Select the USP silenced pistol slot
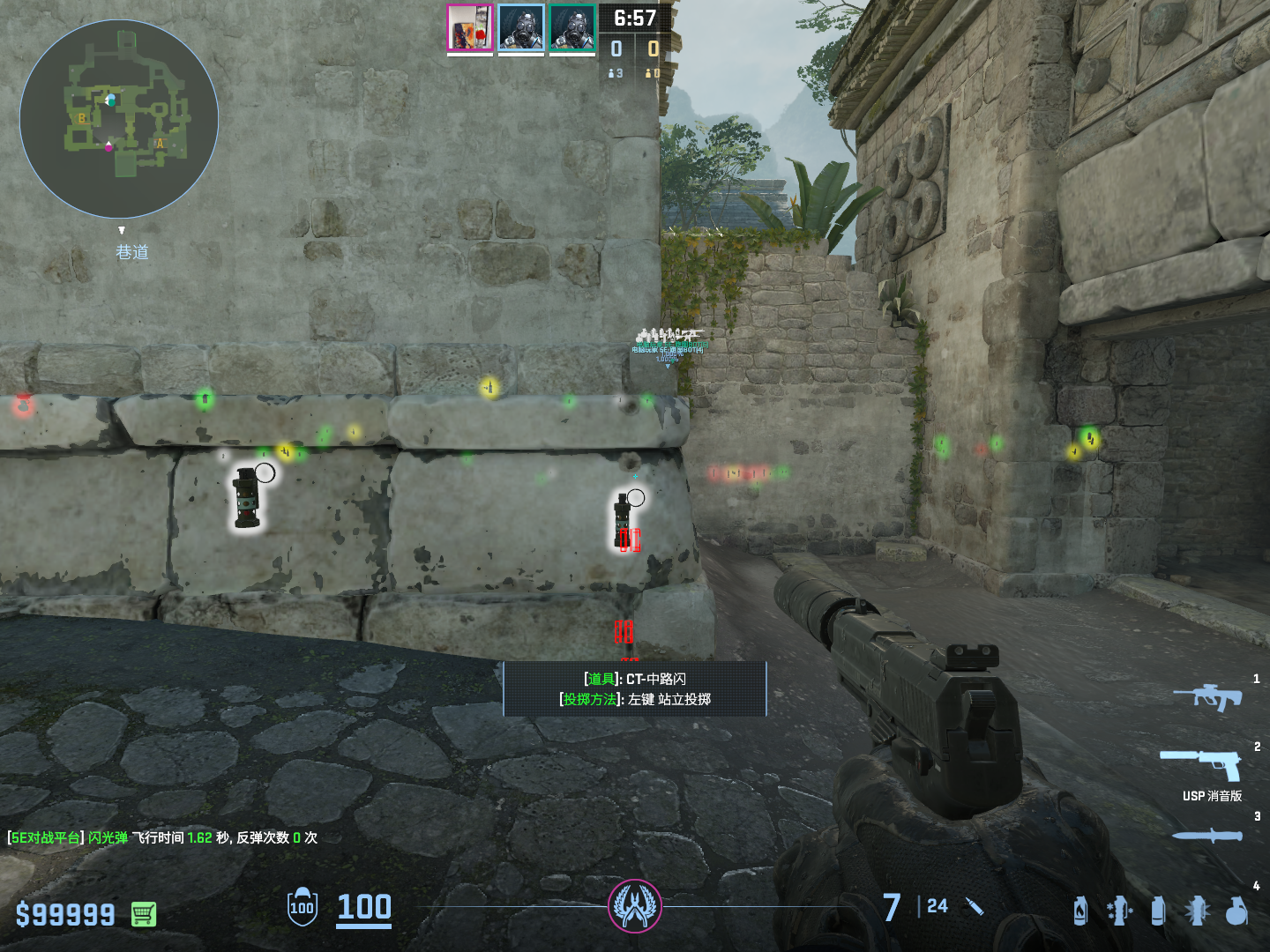Image resolution: width=1270 pixels, height=952 pixels. (1201, 764)
